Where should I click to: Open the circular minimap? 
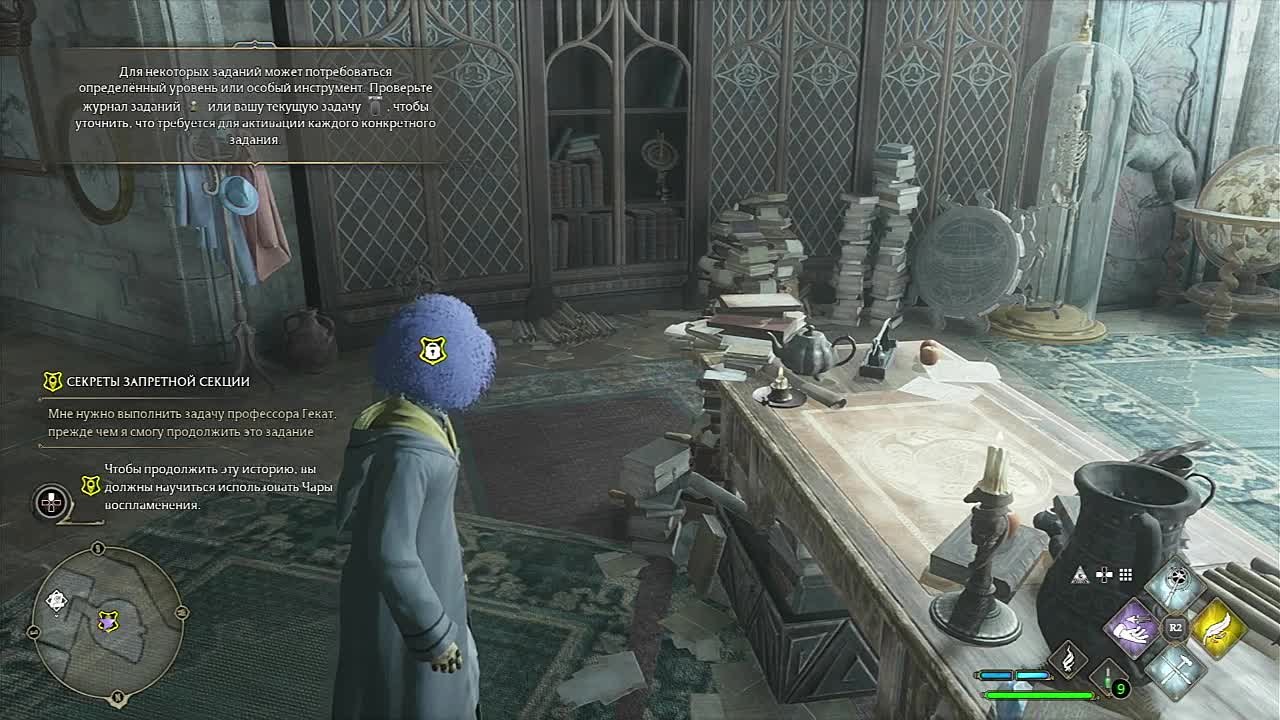107,620
